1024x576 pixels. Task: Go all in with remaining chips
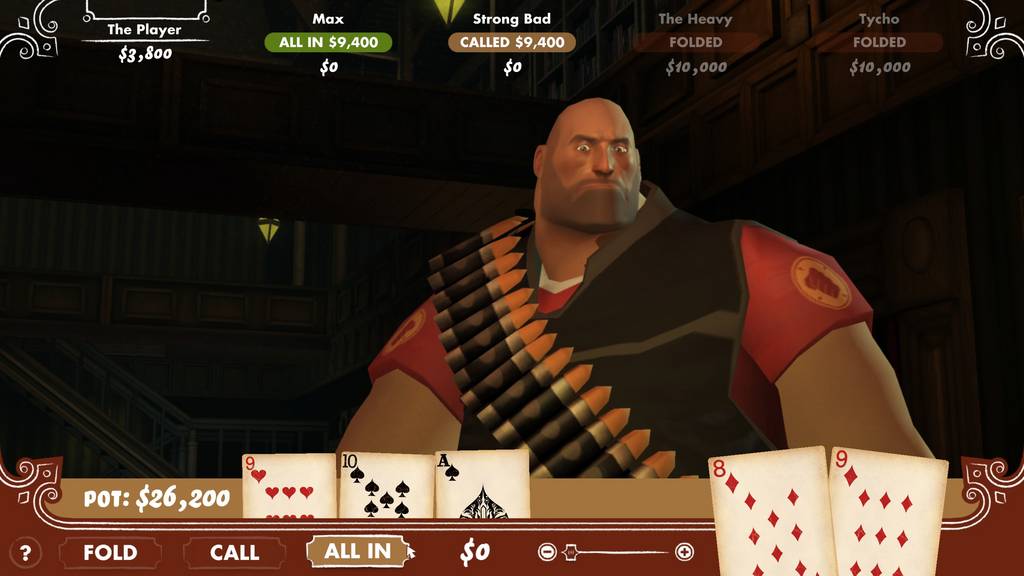pos(357,551)
